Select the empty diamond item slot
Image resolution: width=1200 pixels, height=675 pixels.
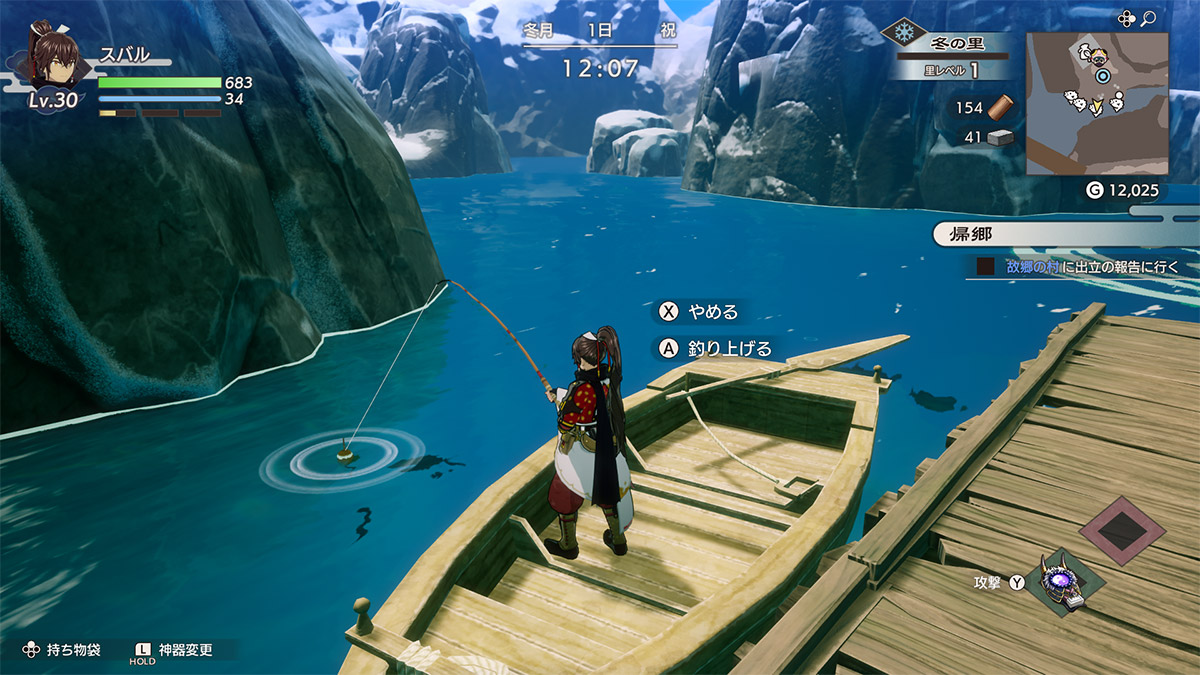(1122, 530)
